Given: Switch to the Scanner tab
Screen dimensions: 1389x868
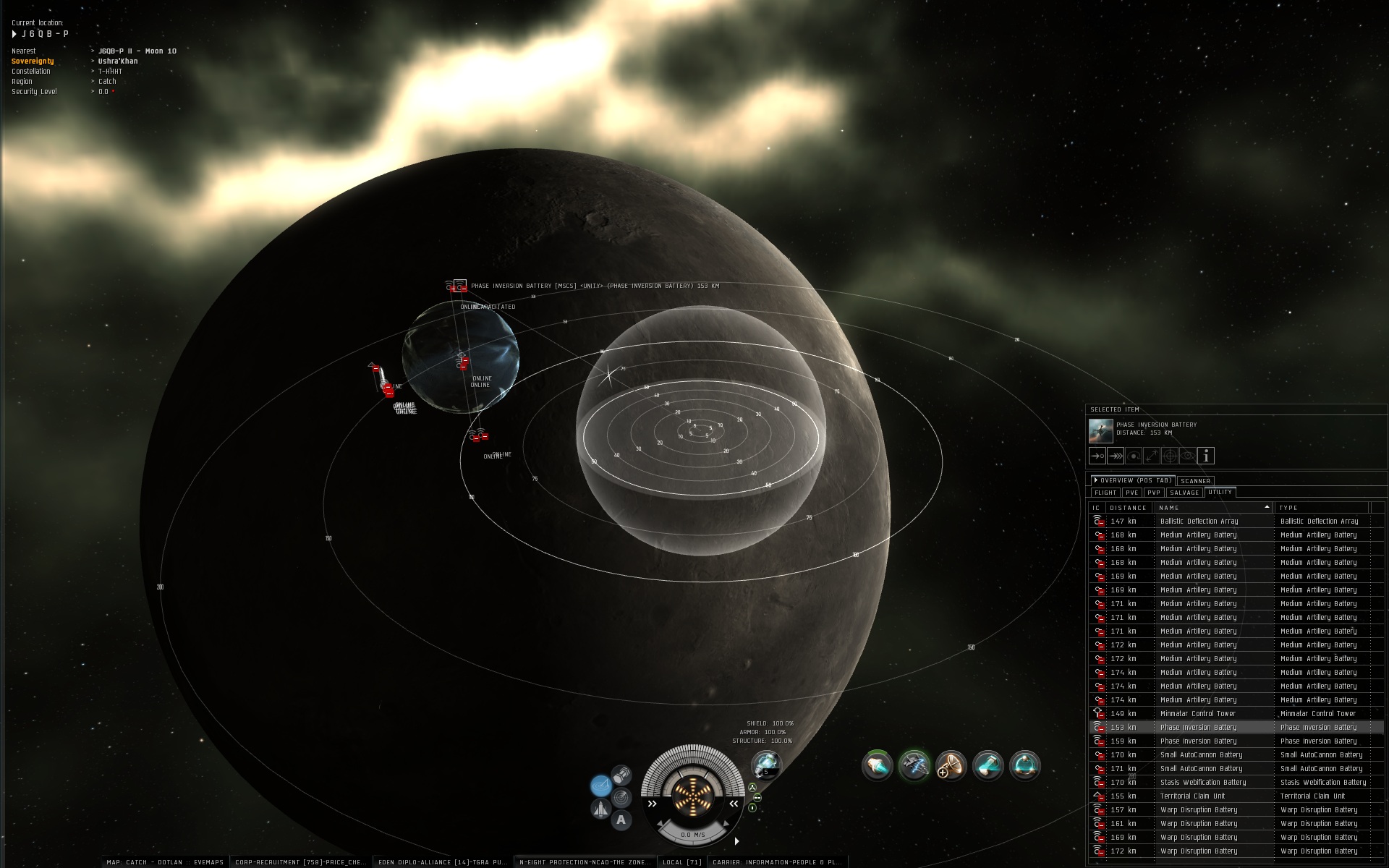Looking at the screenshot, I should coord(1195,480).
